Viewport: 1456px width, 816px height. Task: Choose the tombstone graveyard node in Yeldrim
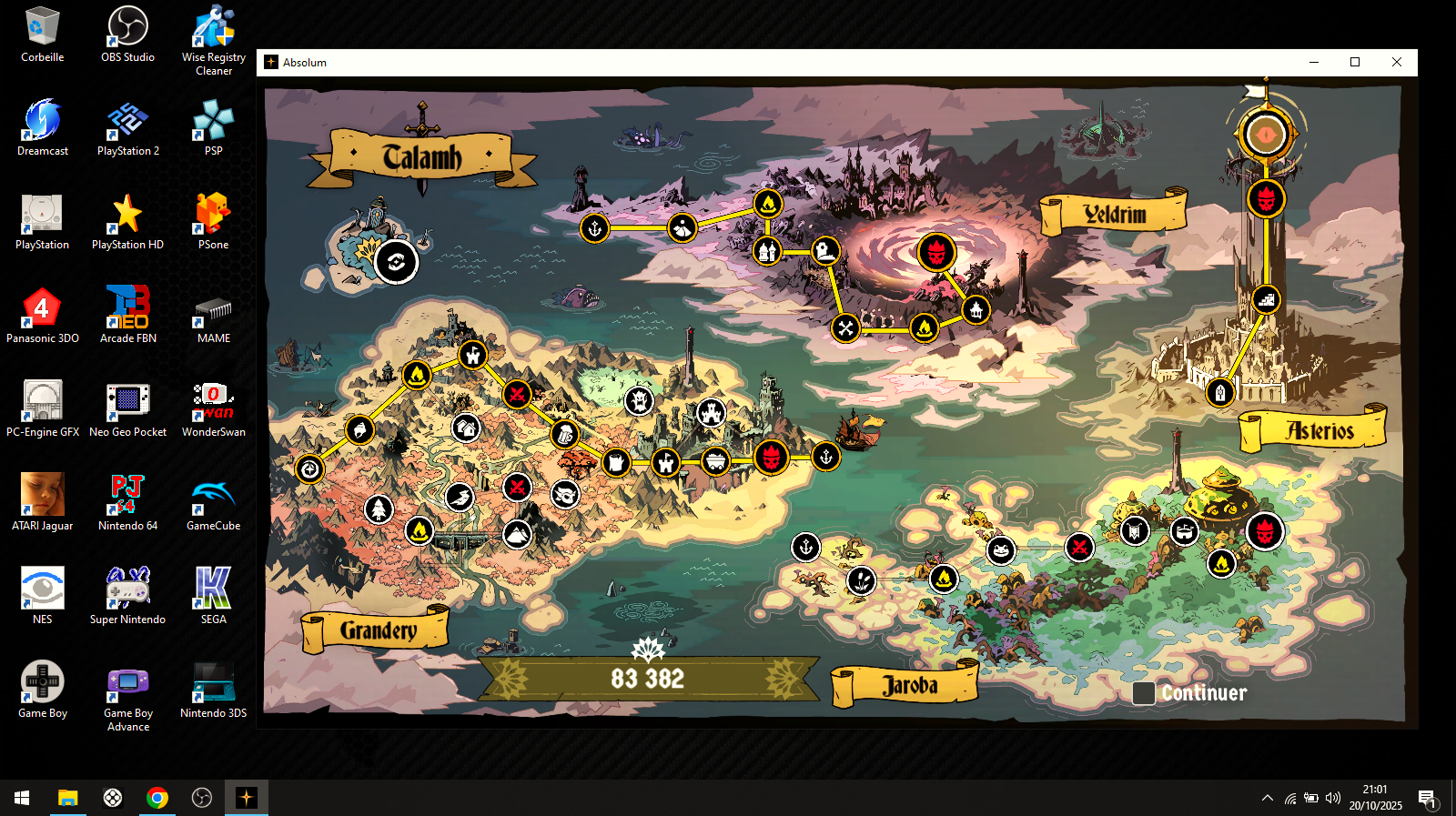(825, 251)
